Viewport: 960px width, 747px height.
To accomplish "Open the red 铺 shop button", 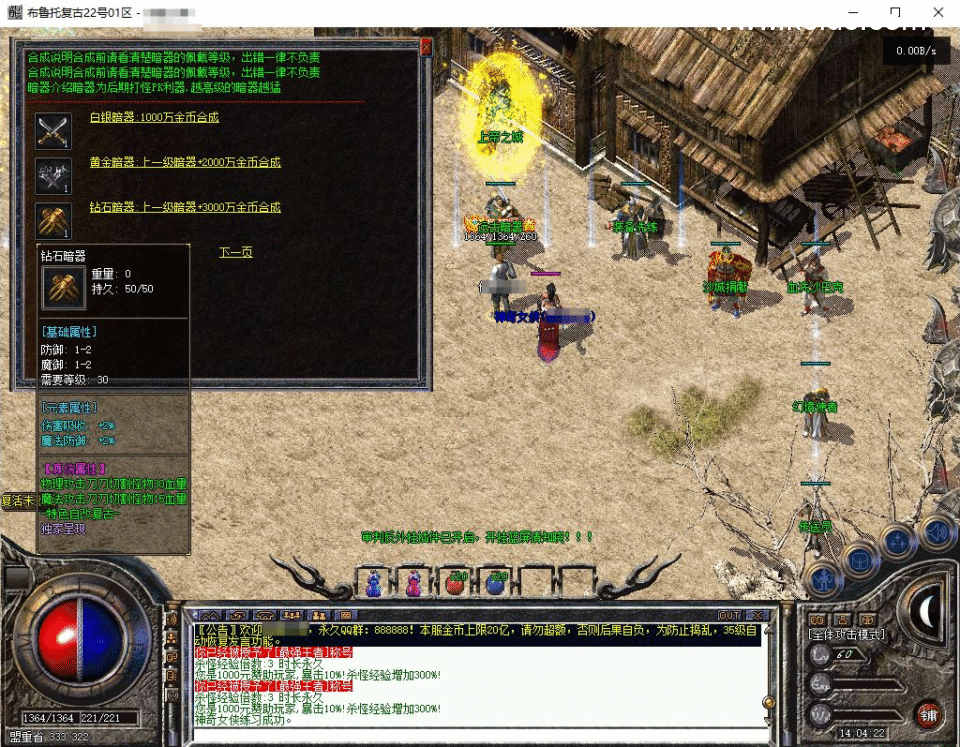I will 927,714.
